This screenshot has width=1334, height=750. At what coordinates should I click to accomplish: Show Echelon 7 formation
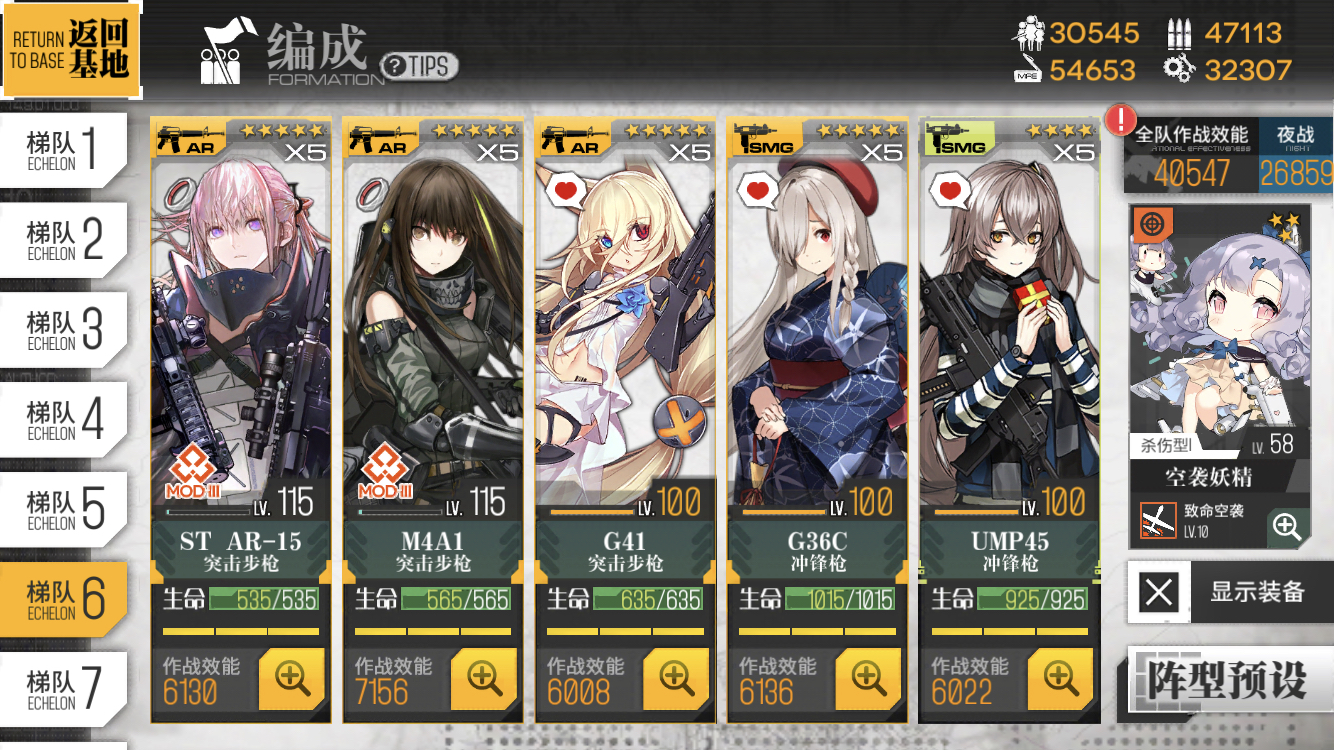(x=65, y=689)
